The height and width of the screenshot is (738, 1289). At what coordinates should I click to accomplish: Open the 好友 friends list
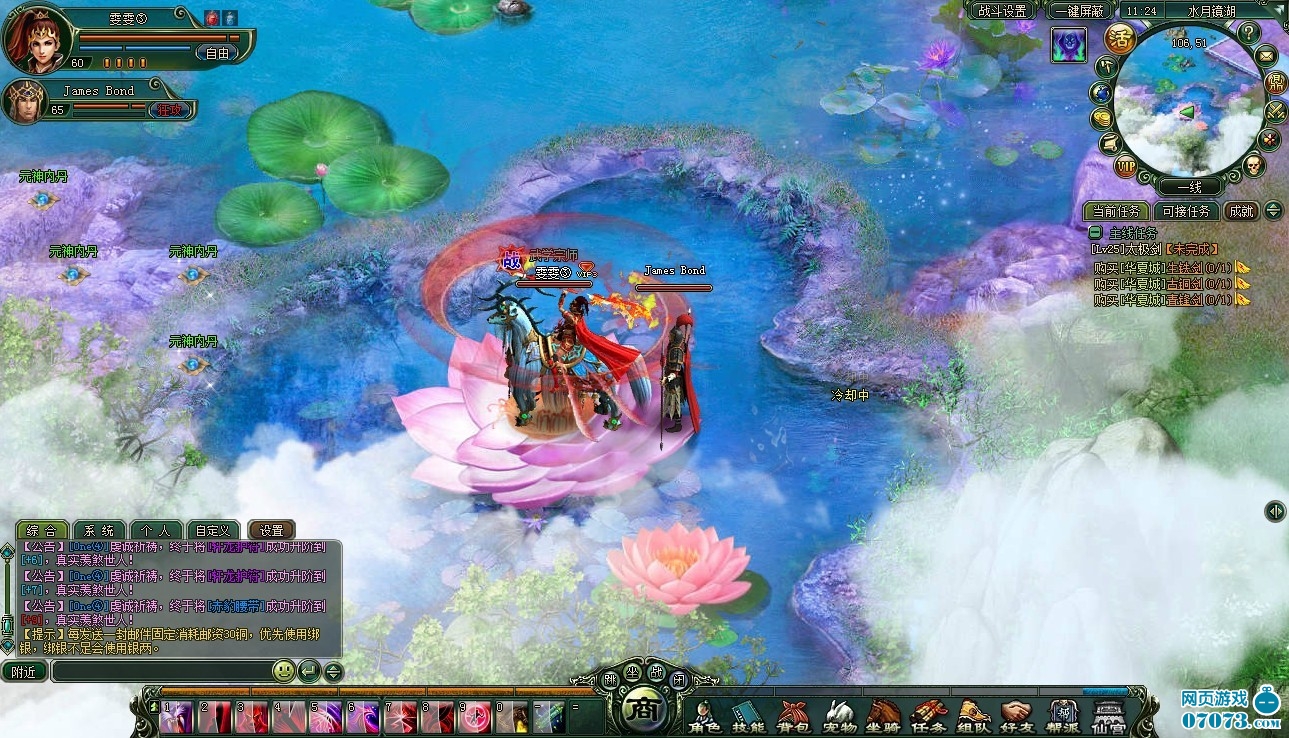tap(1018, 716)
